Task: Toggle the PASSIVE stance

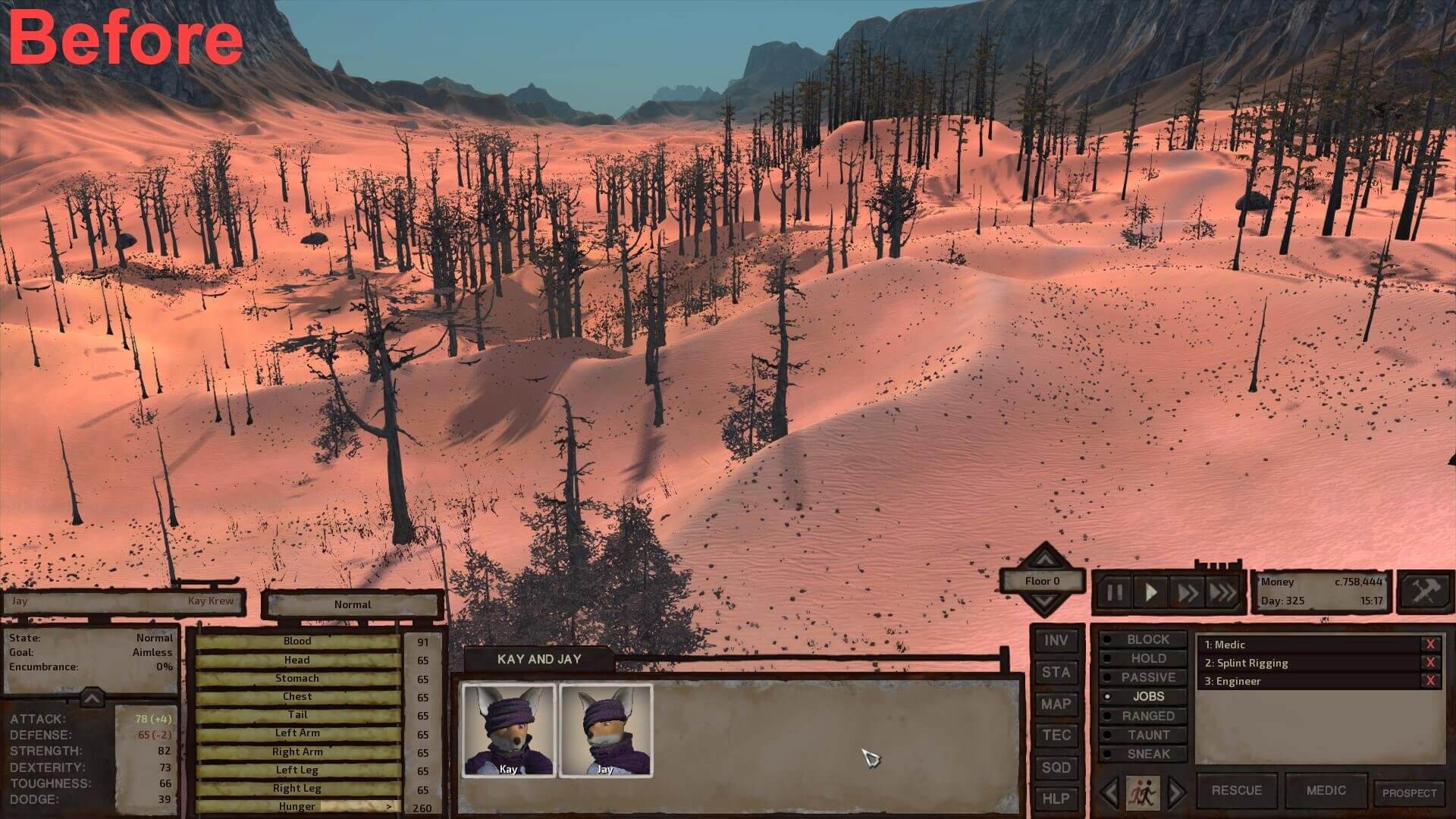Action: click(1147, 677)
